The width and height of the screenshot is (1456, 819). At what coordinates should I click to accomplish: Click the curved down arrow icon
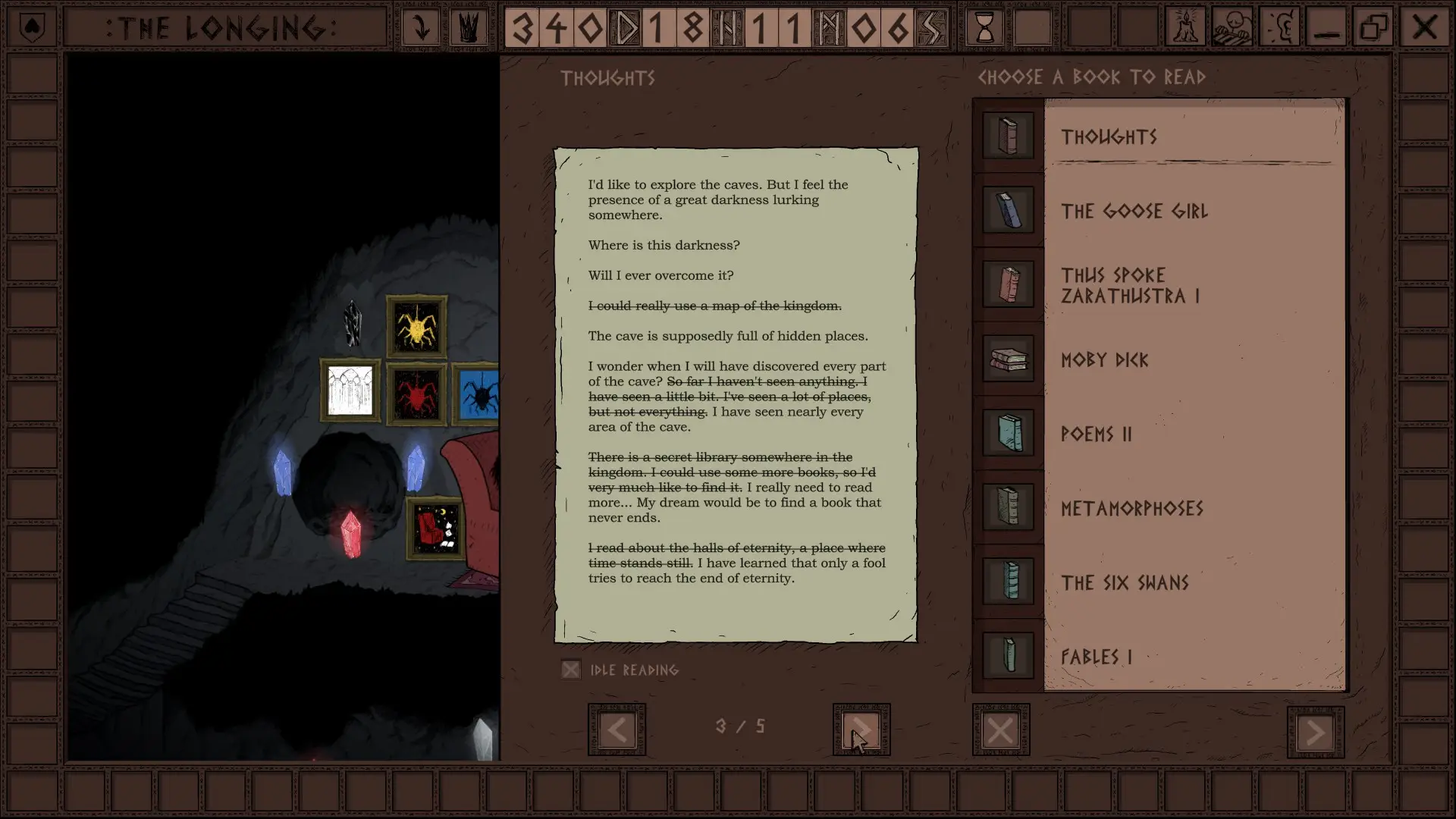pyautogui.click(x=421, y=28)
